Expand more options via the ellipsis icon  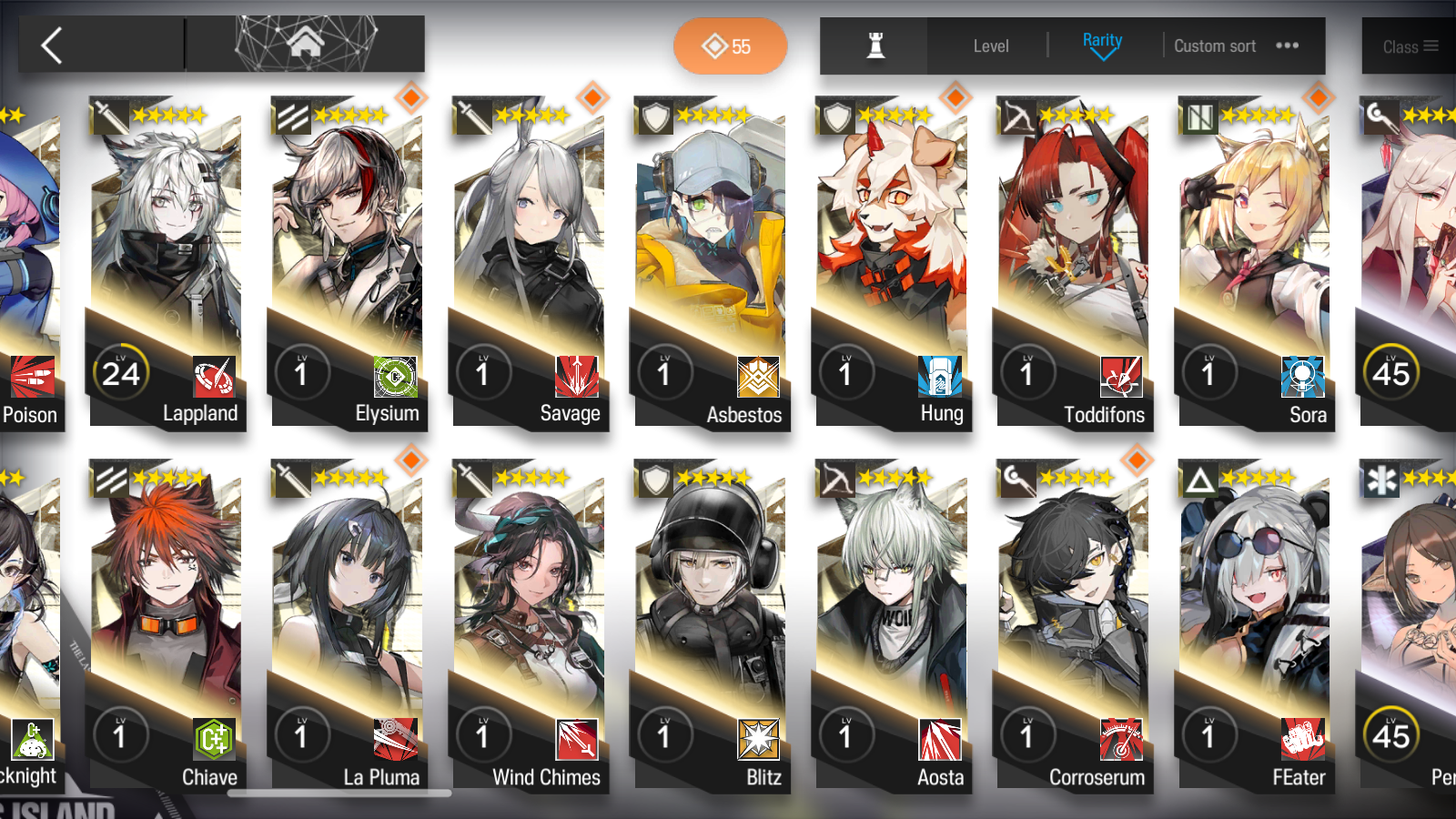1288,45
